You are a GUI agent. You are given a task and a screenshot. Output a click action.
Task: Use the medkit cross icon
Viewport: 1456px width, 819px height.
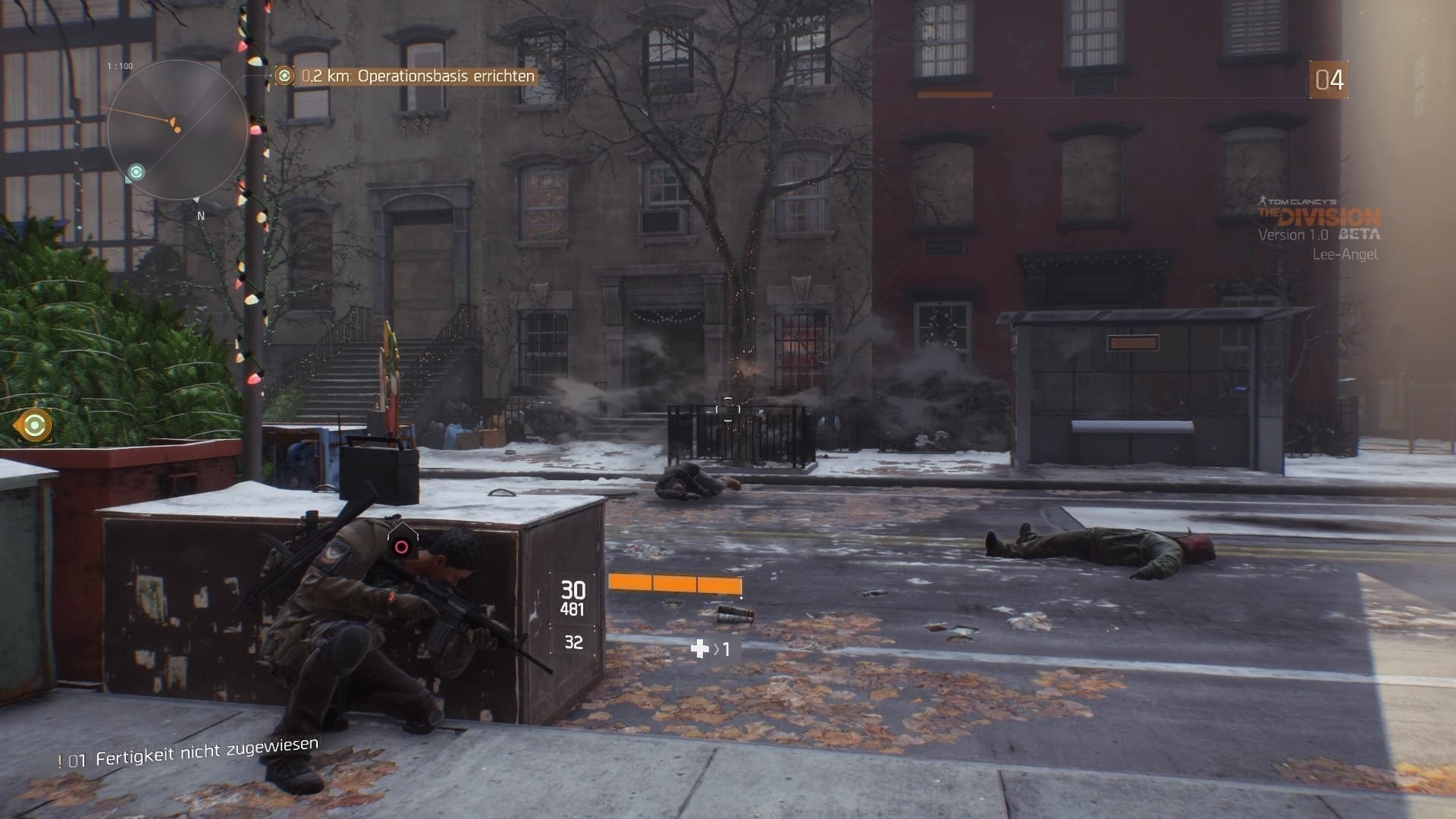699,648
